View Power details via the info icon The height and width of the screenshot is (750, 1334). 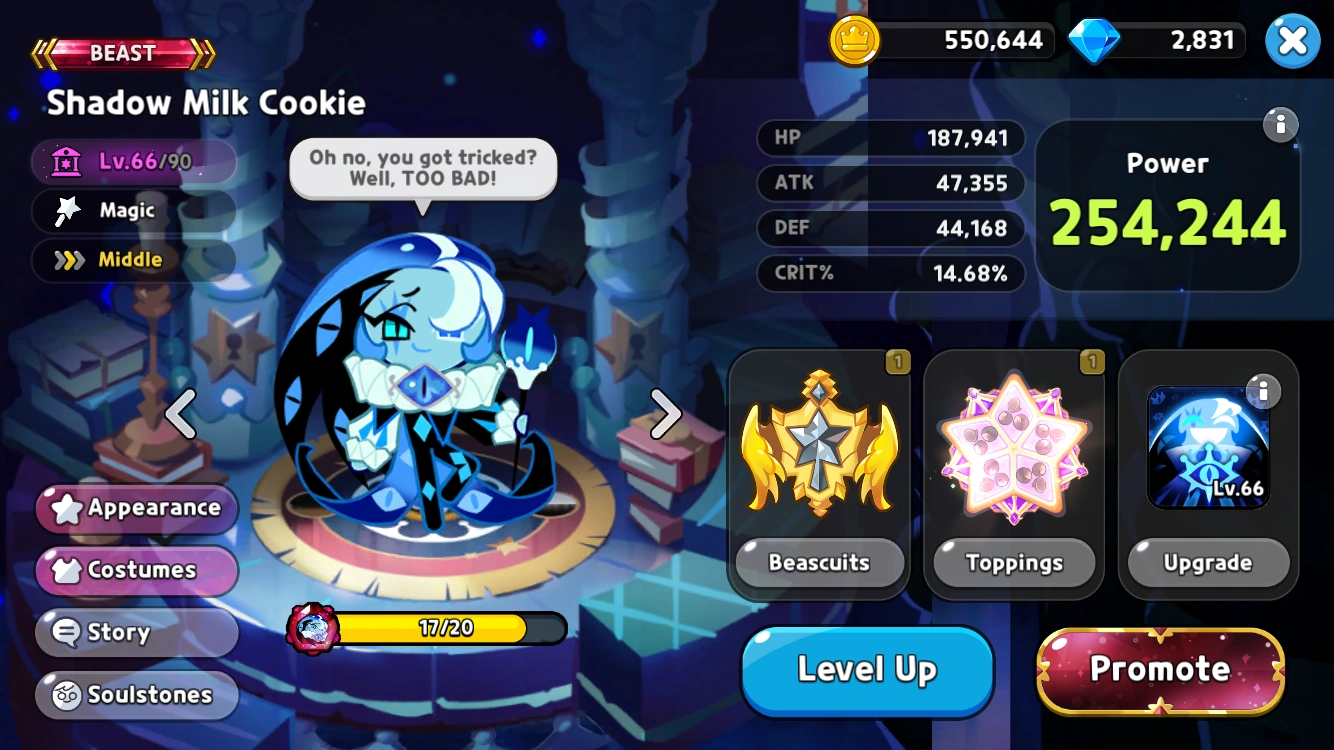(x=1281, y=125)
